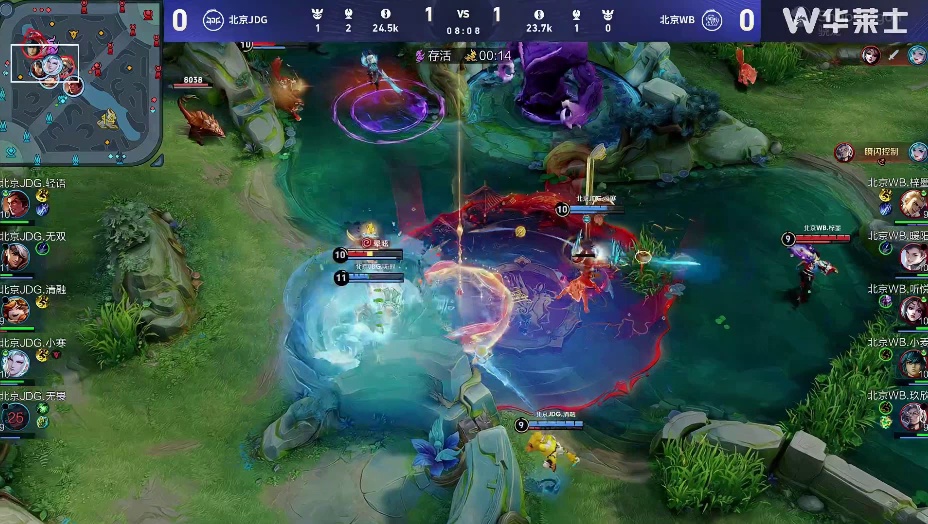Choose player 北京JDG.清融's hero portrait
This screenshot has height=524, width=928.
click(x=15, y=310)
